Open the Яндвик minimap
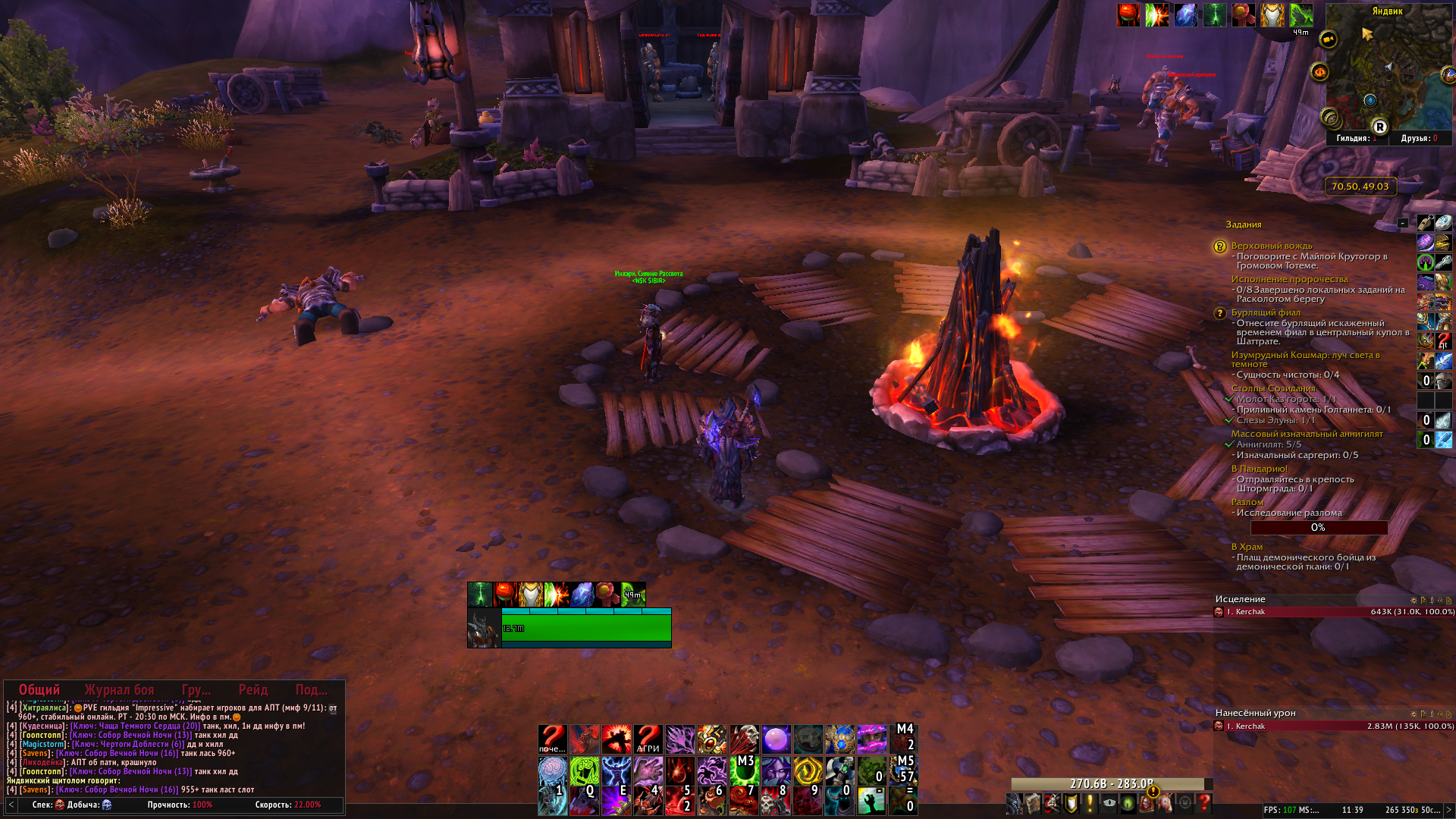1456x819 pixels. point(1387,68)
